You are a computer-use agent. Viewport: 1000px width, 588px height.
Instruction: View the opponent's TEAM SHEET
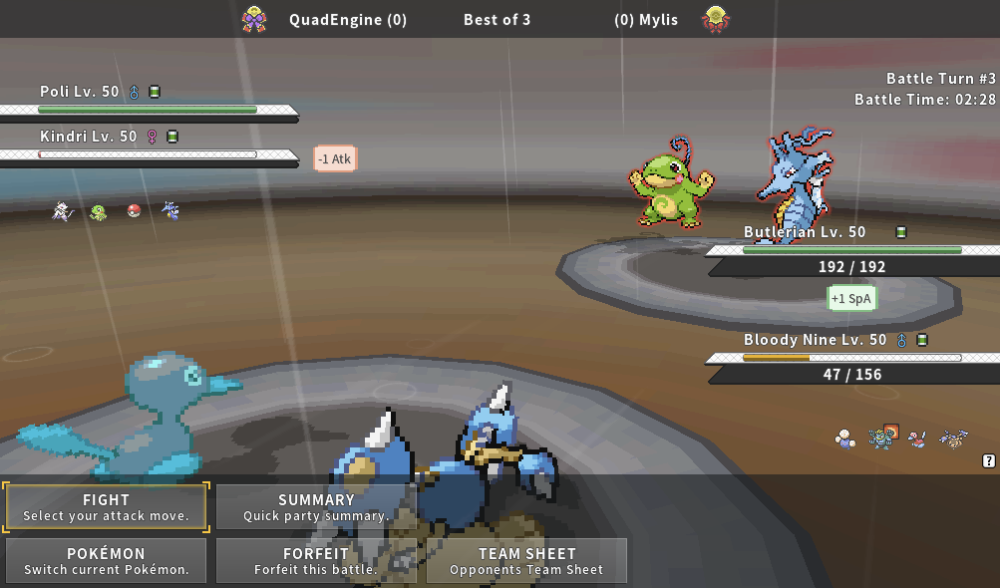tap(526, 561)
